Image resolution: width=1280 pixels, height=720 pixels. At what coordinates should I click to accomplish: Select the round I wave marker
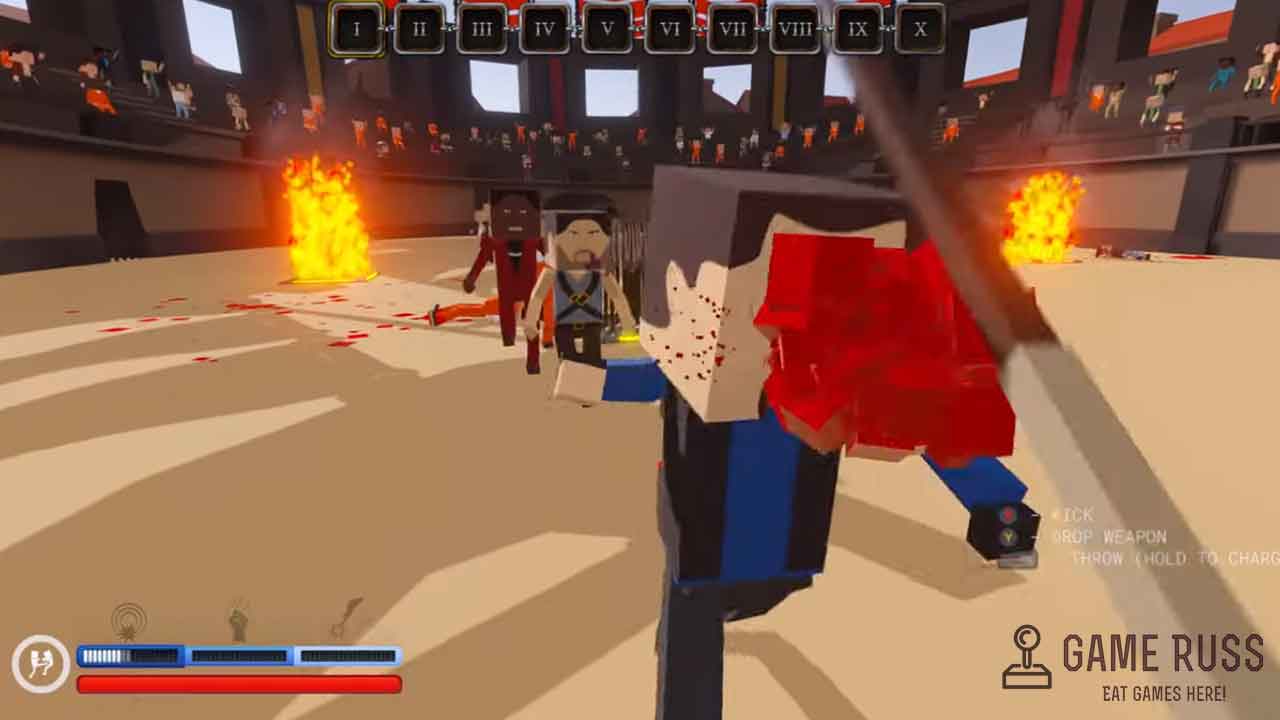(x=356, y=29)
